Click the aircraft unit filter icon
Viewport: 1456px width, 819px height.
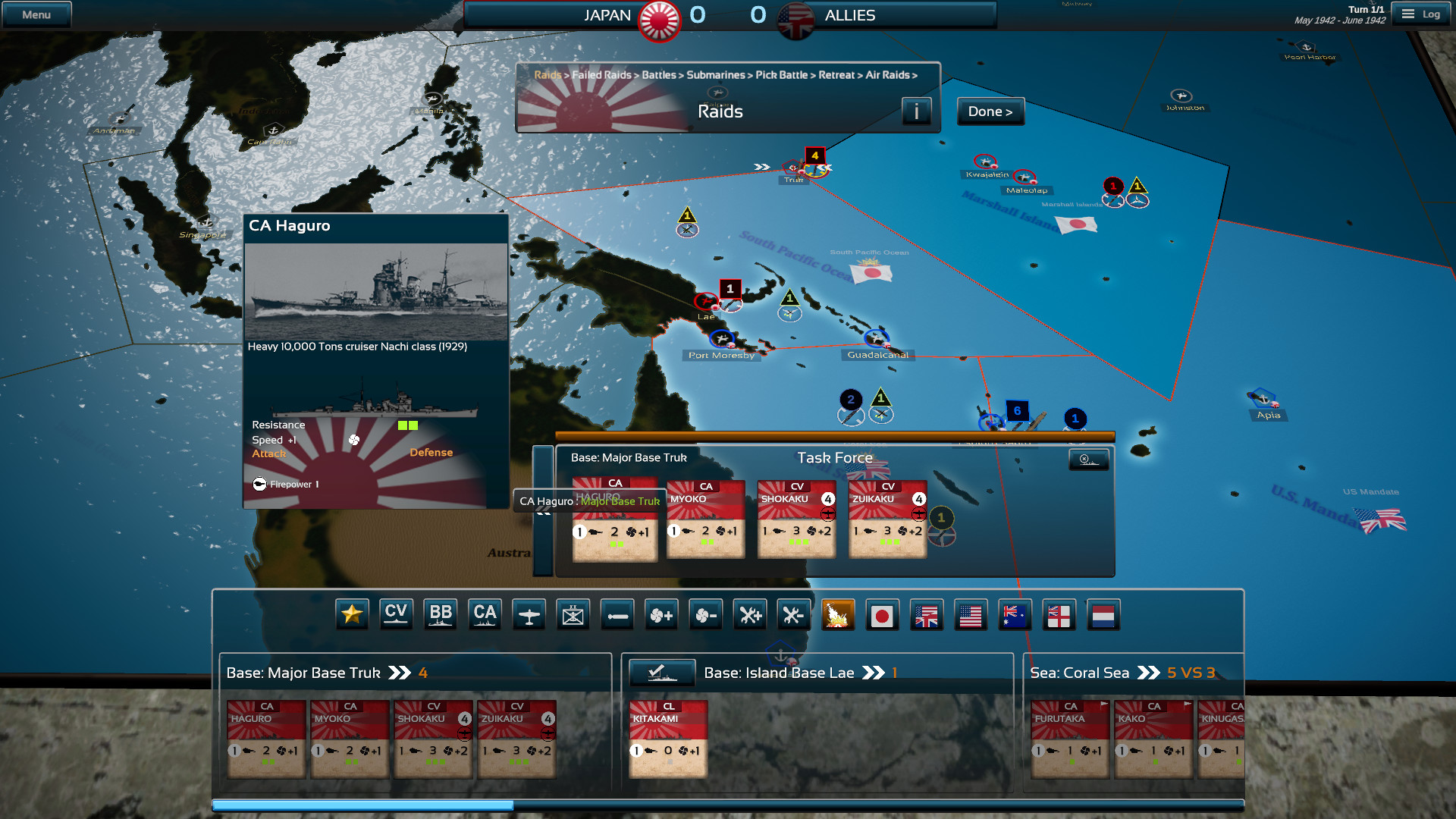tap(529, 614)
